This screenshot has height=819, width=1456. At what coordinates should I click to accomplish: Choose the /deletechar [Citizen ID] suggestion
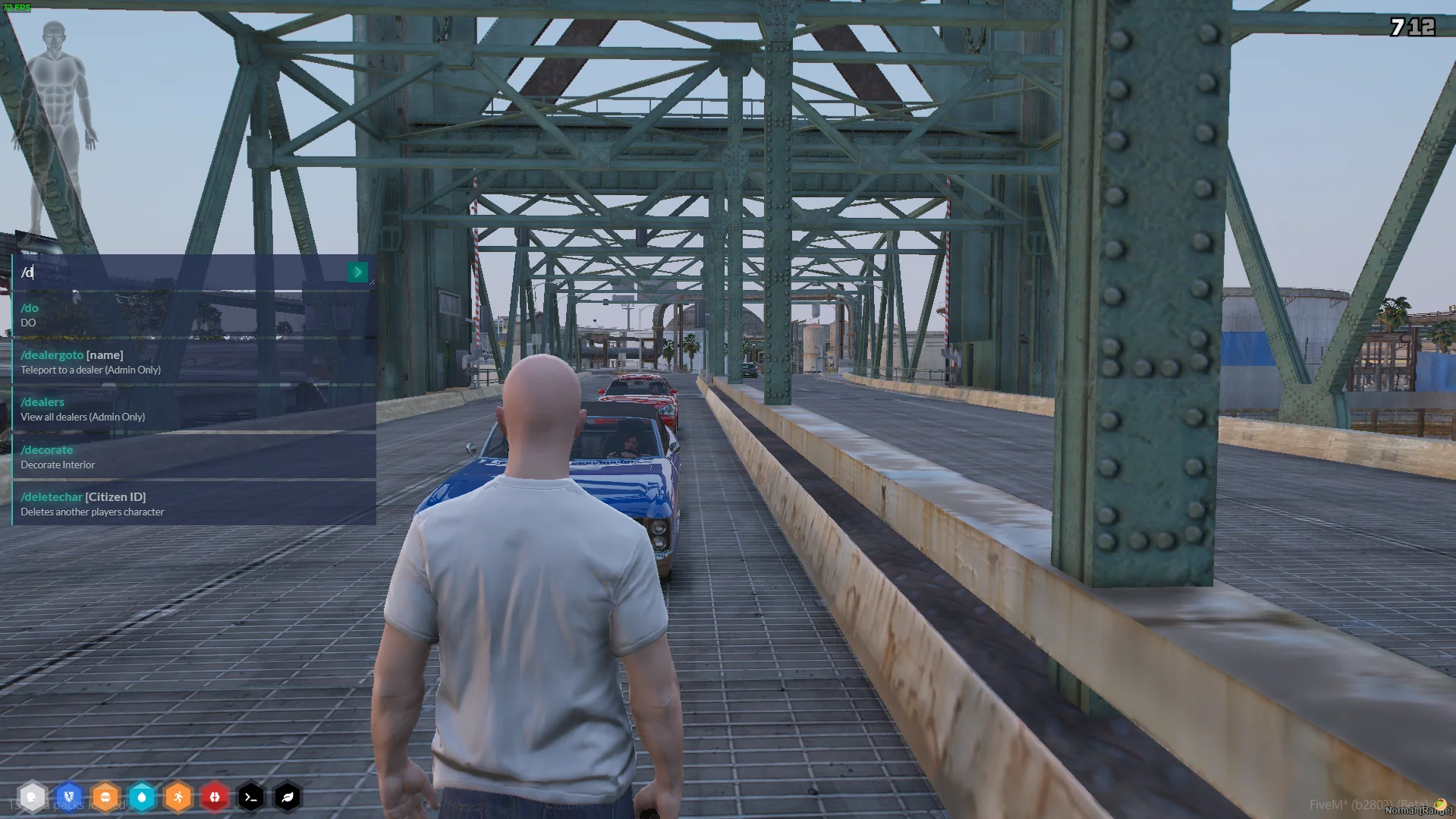click(193, 504)
